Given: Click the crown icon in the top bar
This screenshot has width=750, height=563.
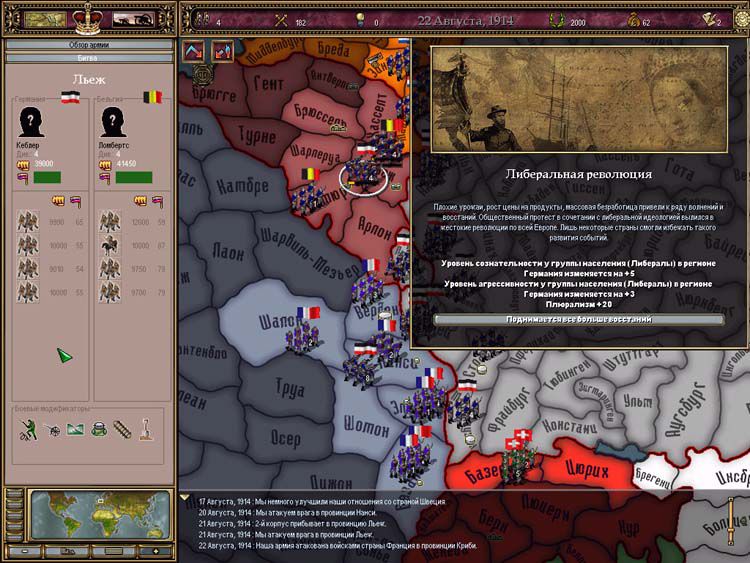Looking at the screenshot, I should [x=88, y=18].
